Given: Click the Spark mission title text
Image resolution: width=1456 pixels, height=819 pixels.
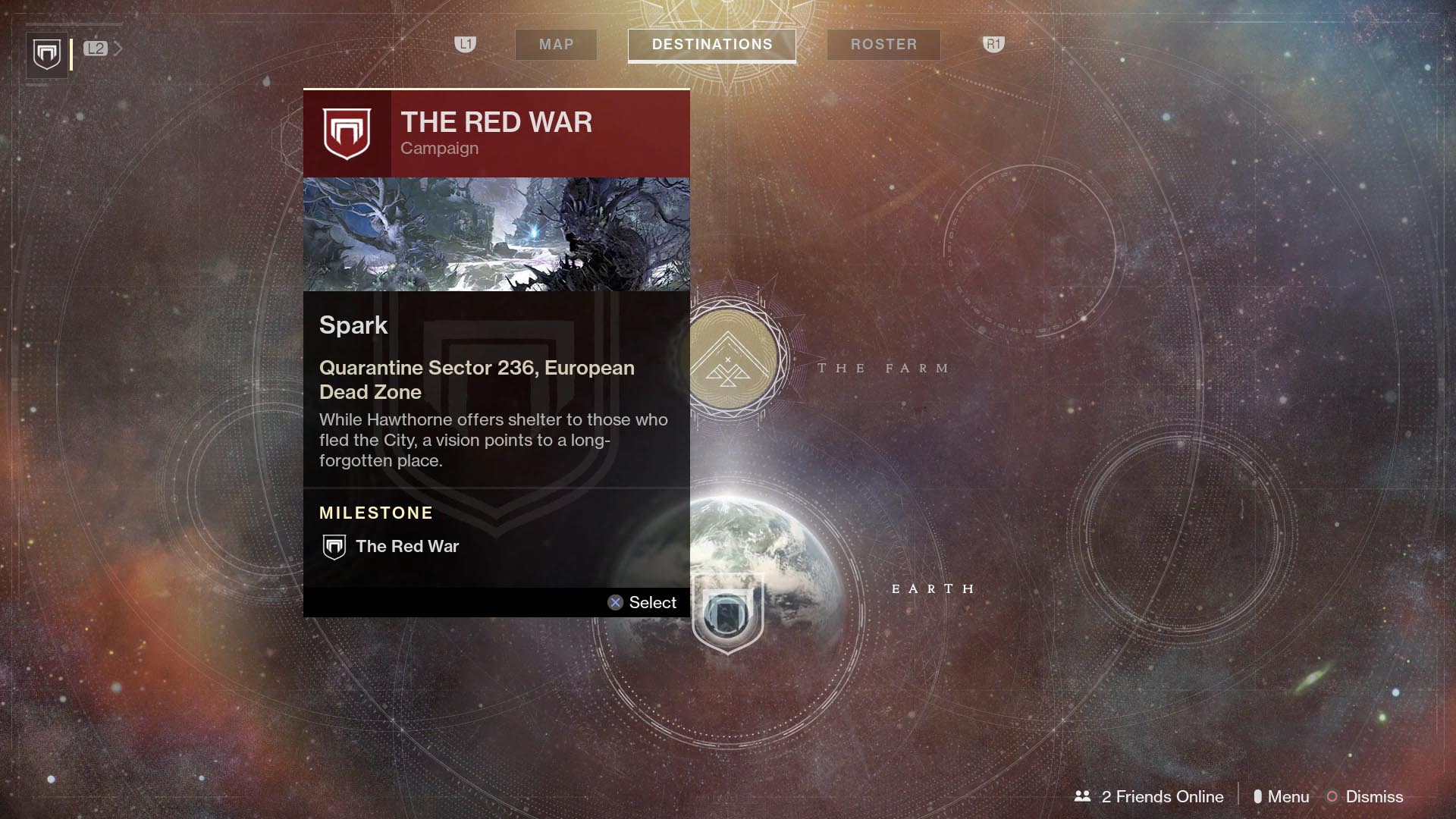Looking at the screenshot, I should click(x=353, y=325).
